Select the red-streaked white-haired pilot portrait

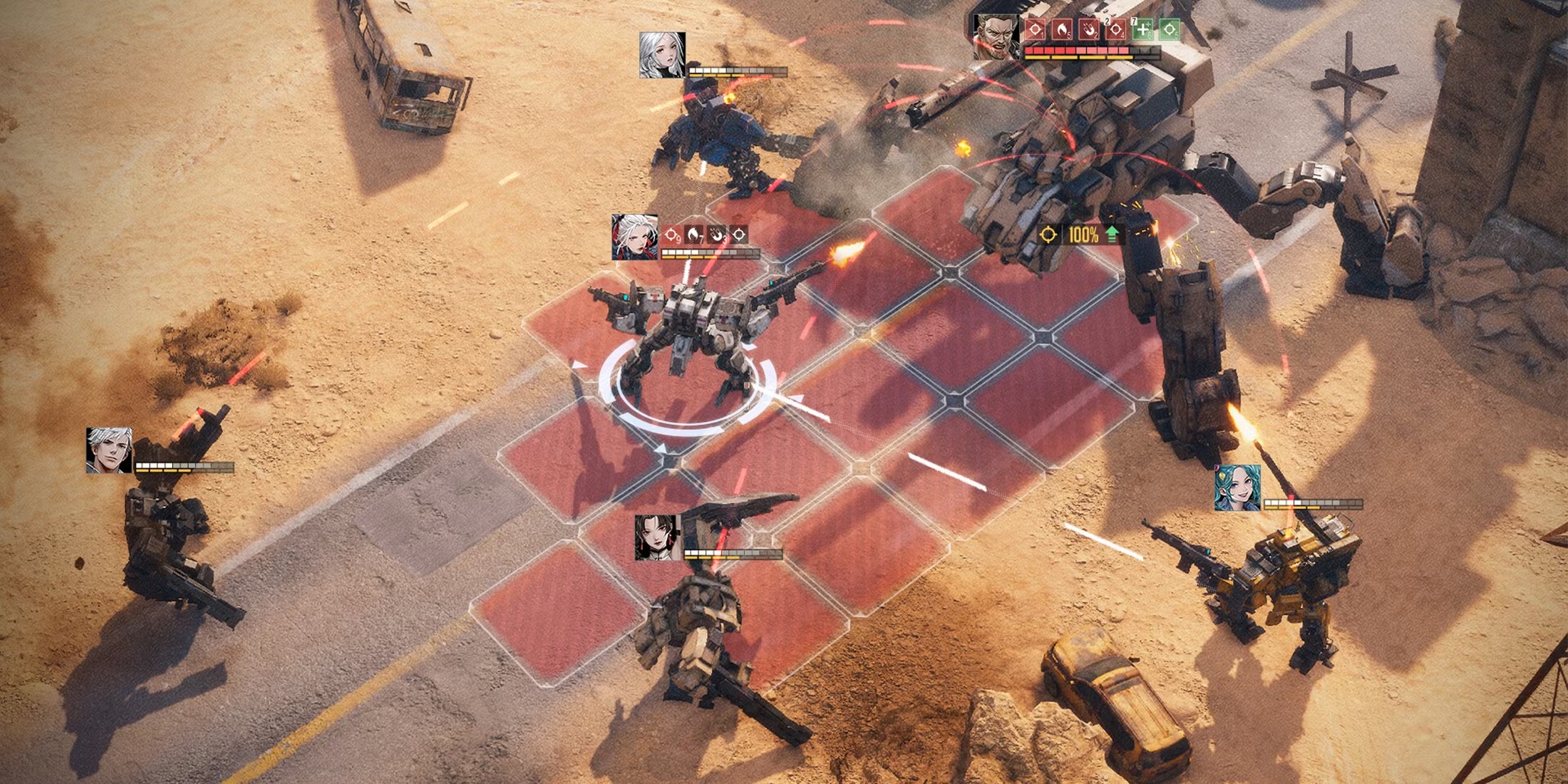[634, 237]
